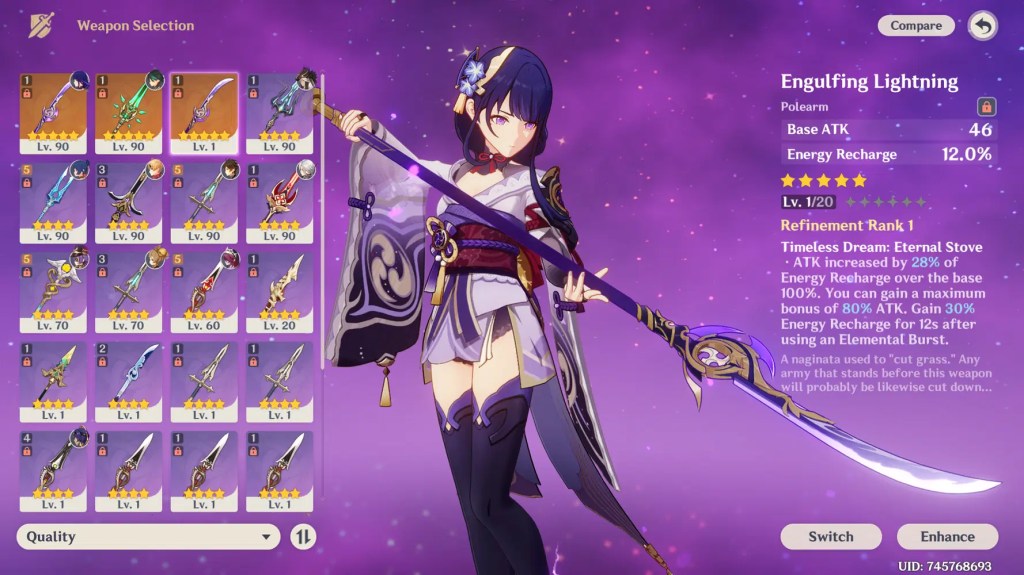Screen dimensions: 1024x575
Task: Select the Lv. 70 polearm with refinement 3
Action: (128, 289)
